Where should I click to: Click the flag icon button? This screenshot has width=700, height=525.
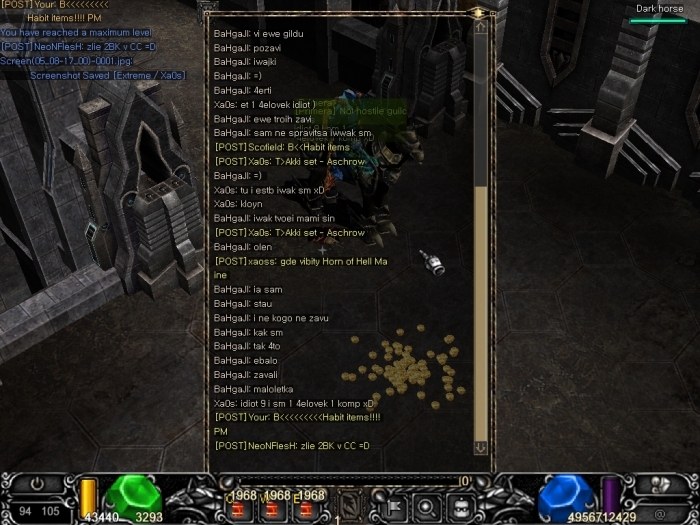[x=394, y=504]
